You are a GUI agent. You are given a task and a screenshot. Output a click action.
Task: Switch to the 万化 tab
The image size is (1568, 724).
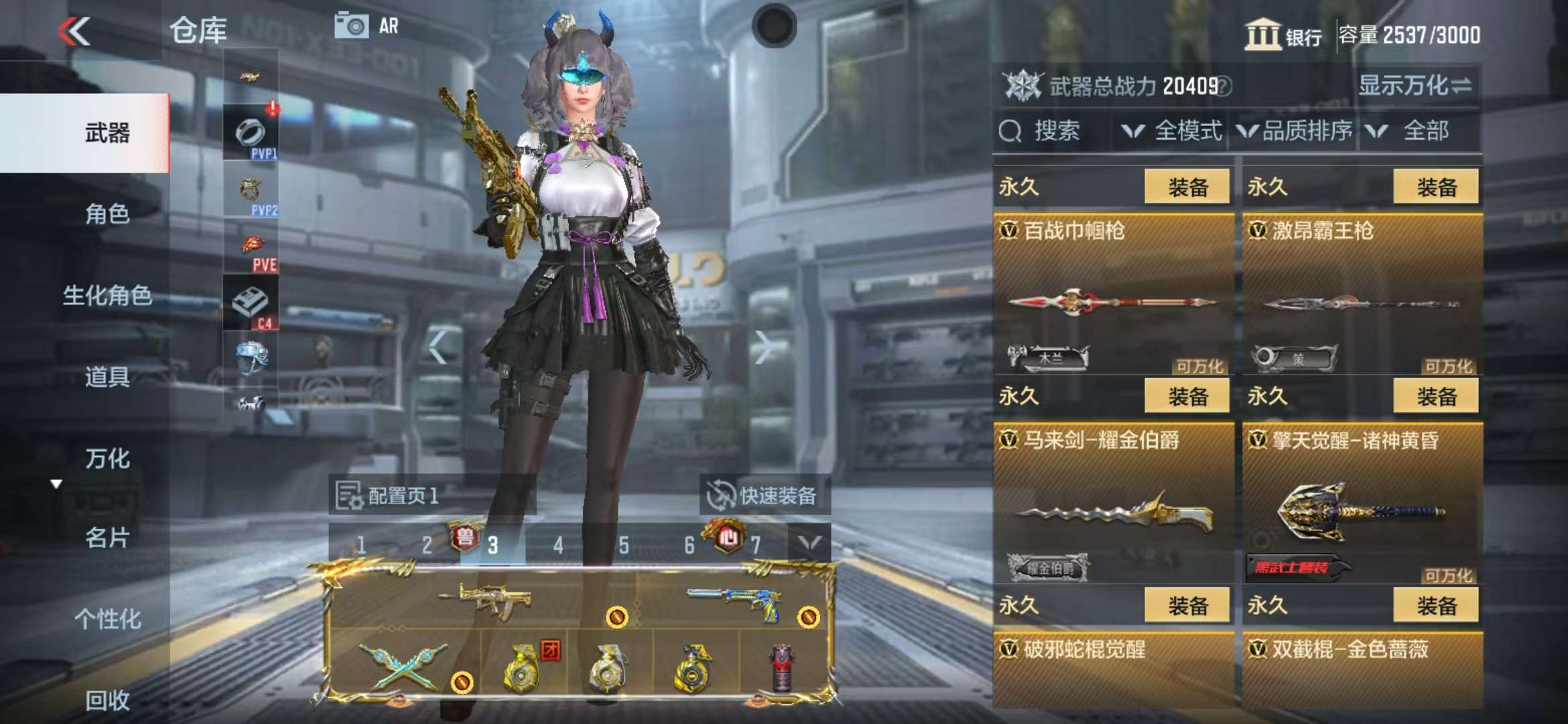click(x=107, y=459)
